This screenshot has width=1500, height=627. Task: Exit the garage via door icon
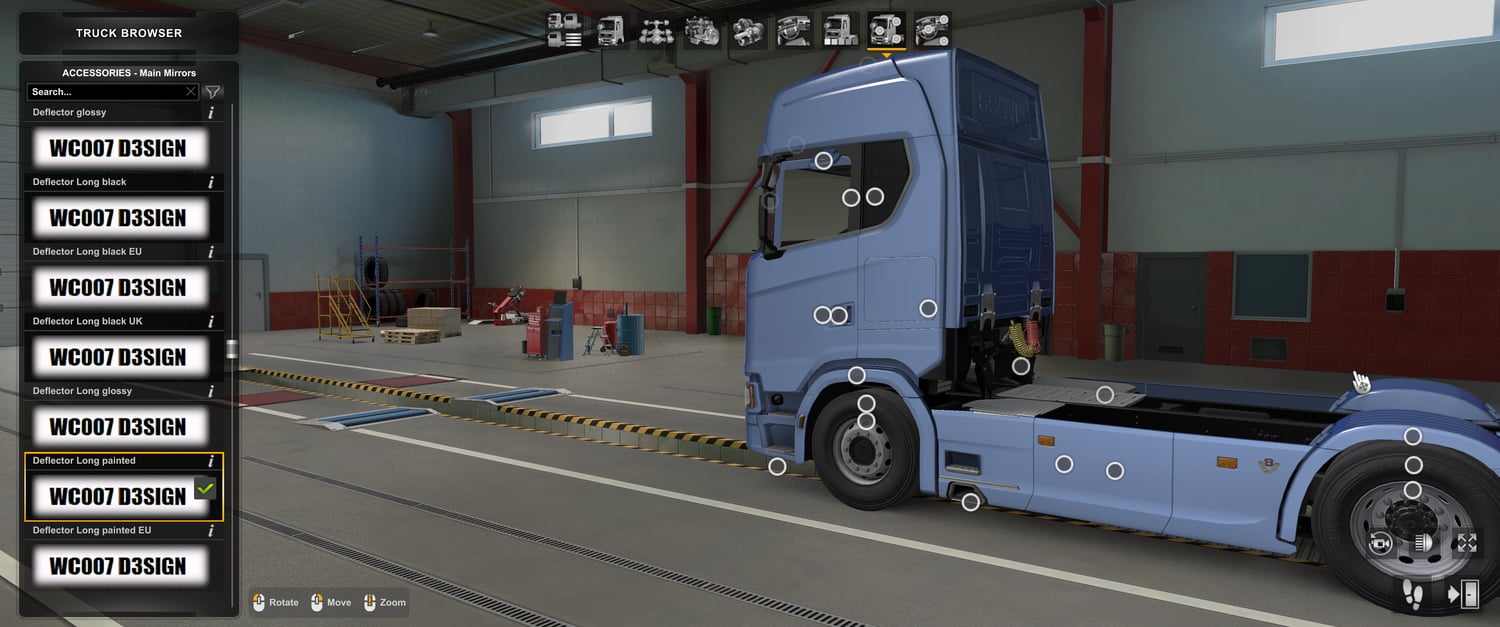1463,594
